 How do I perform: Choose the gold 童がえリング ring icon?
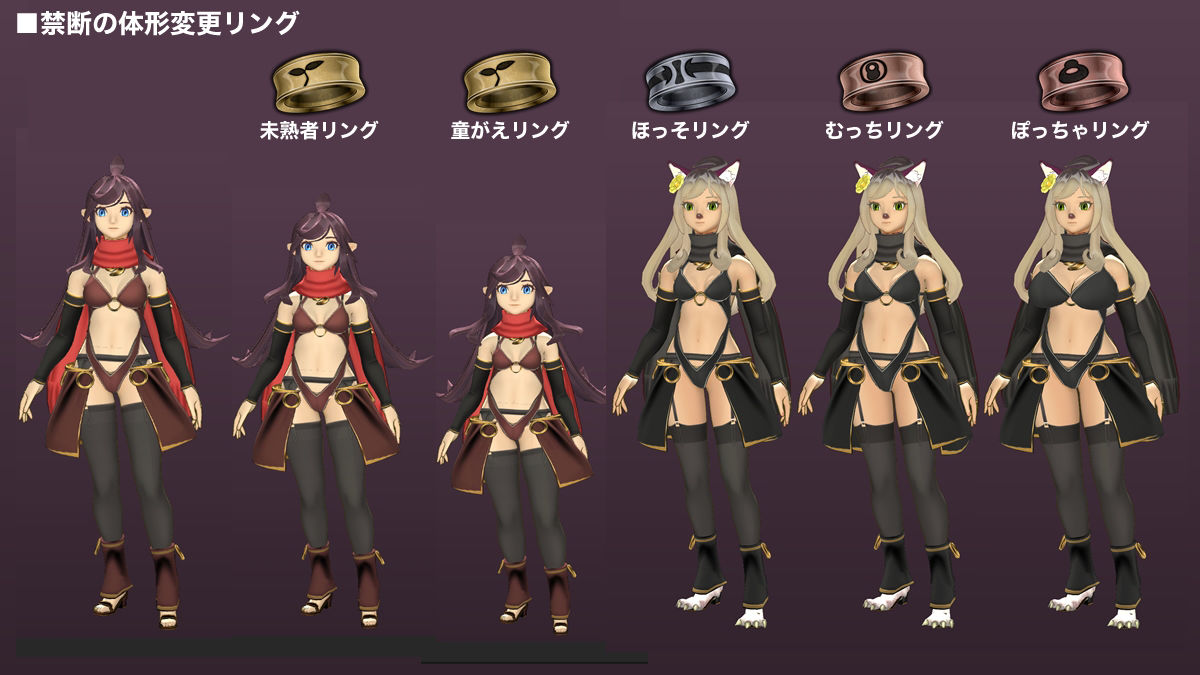click(x=509, y=84)
